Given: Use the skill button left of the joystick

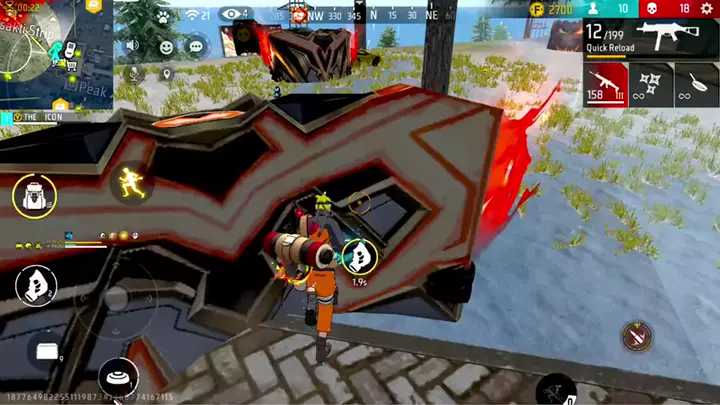Looking at the screenshot, I should [x=35, y=287].
